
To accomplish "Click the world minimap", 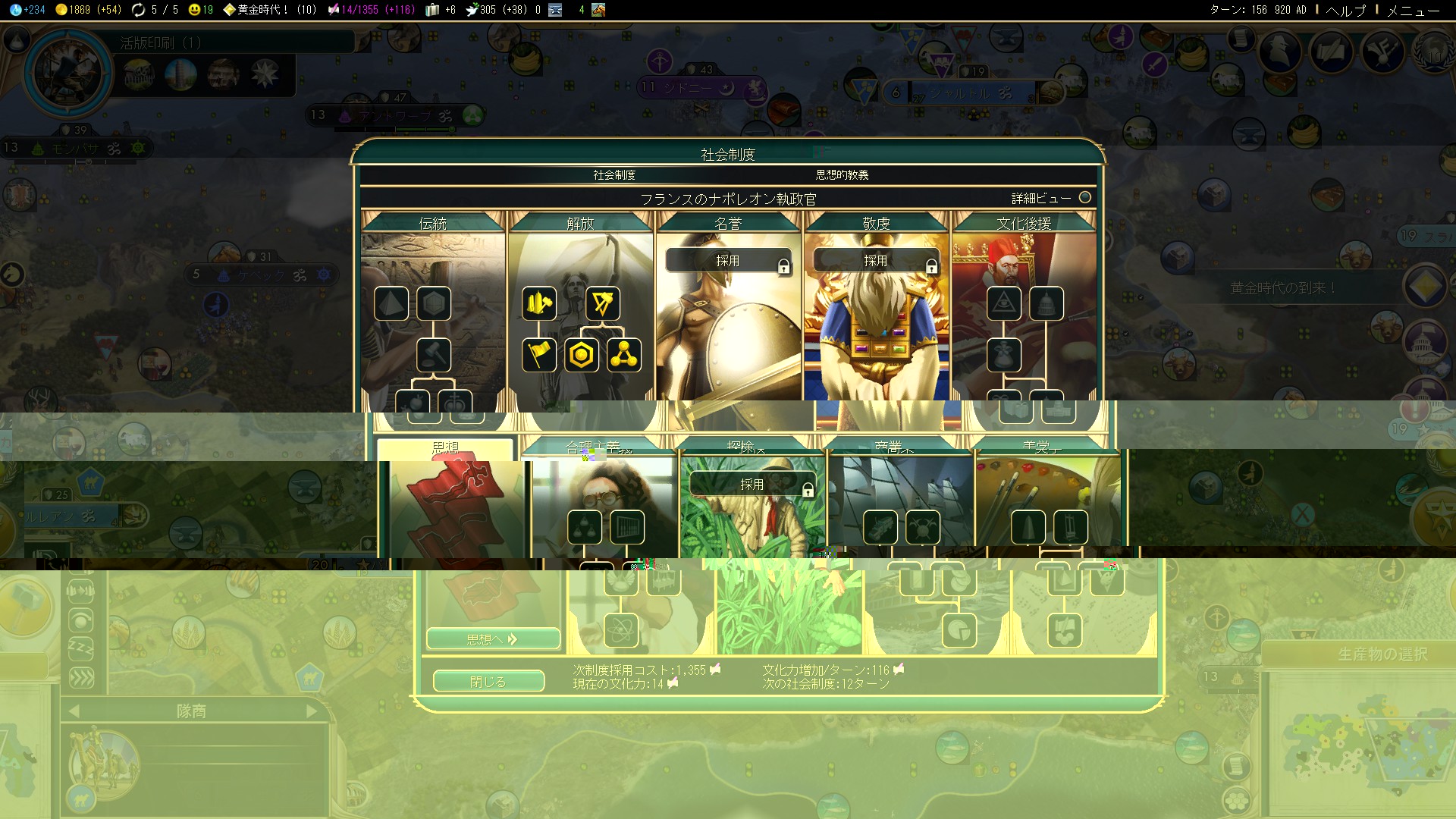I will (1357, 743).
